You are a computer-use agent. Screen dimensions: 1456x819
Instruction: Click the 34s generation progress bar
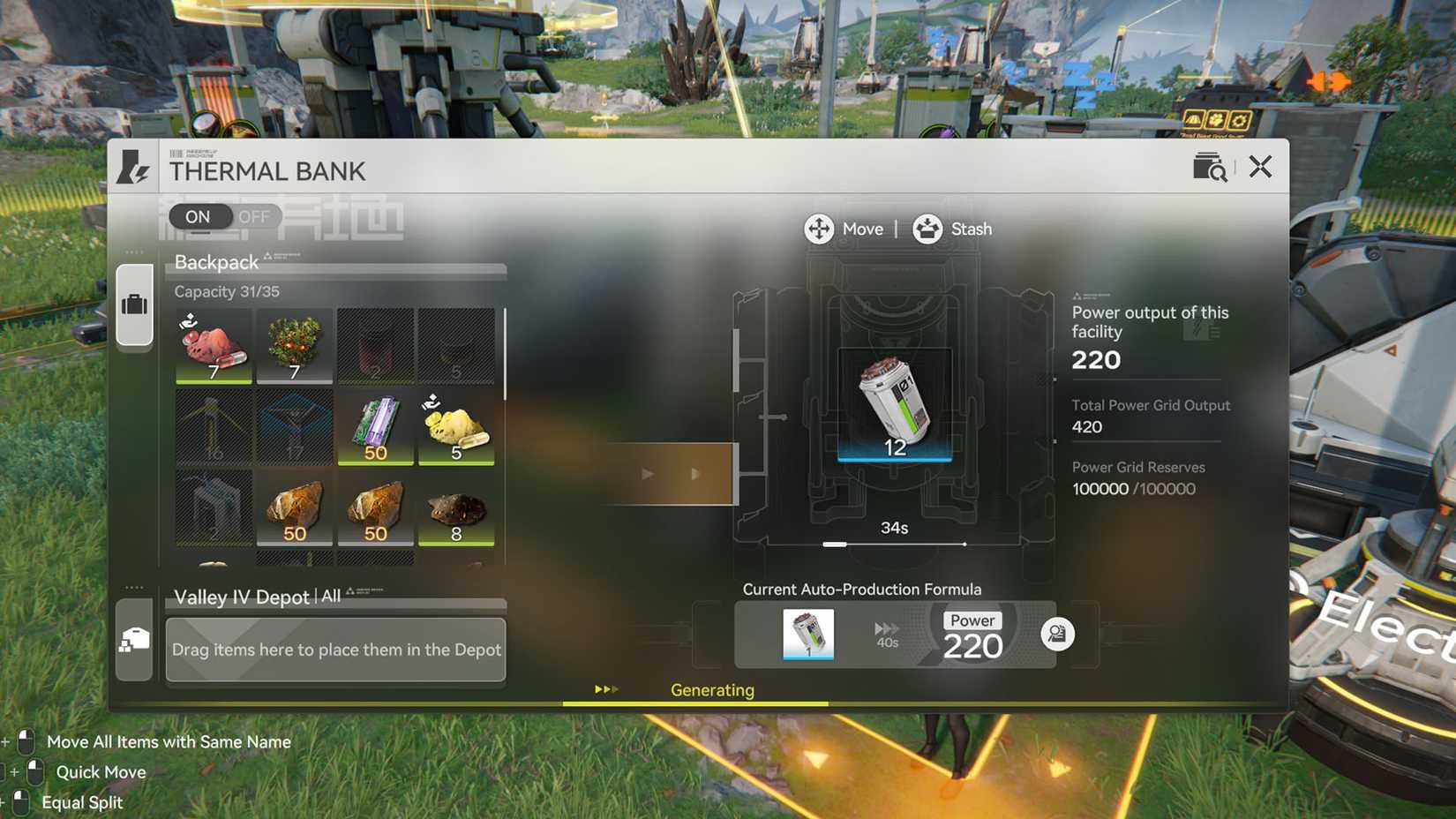pos(894,545)
